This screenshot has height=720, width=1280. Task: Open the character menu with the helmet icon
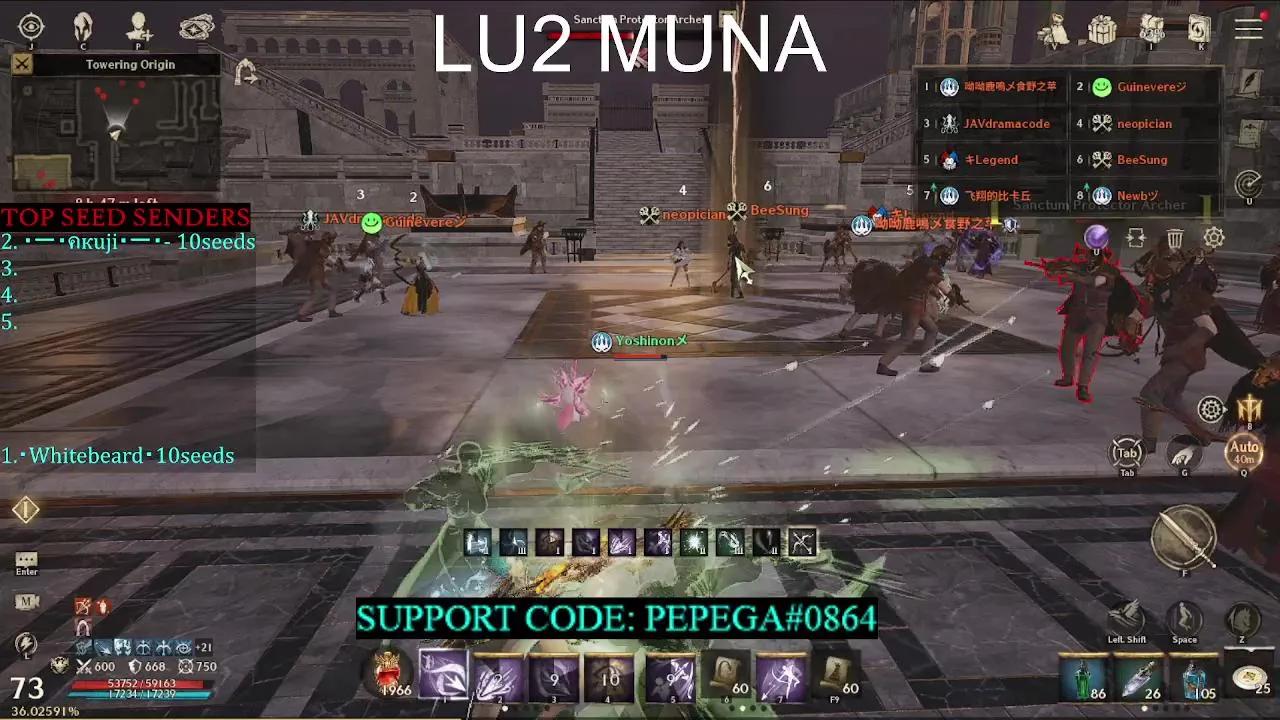pyautogui.click(x=83, y=27)
